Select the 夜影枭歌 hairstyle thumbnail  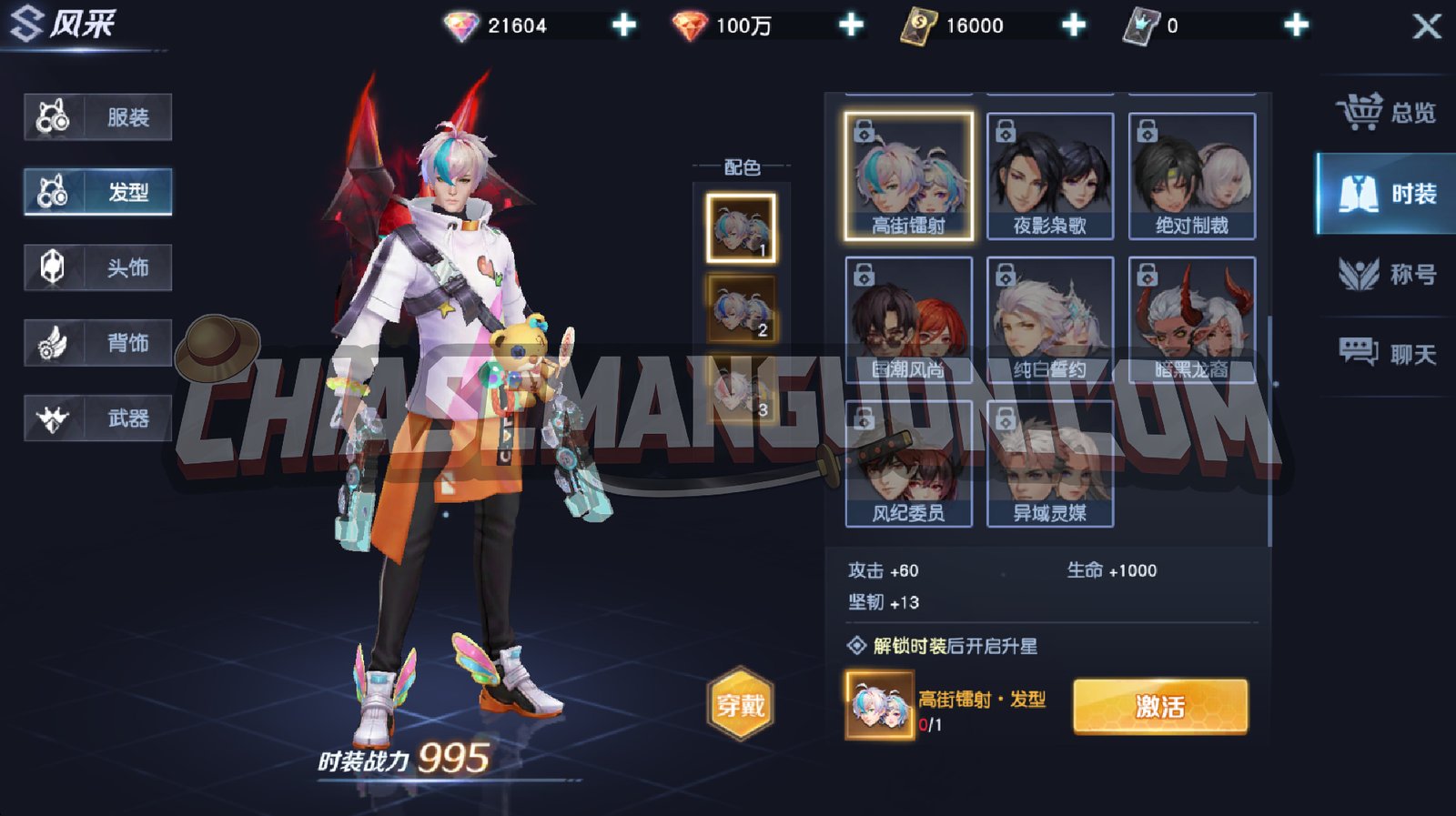[1050, 176]
